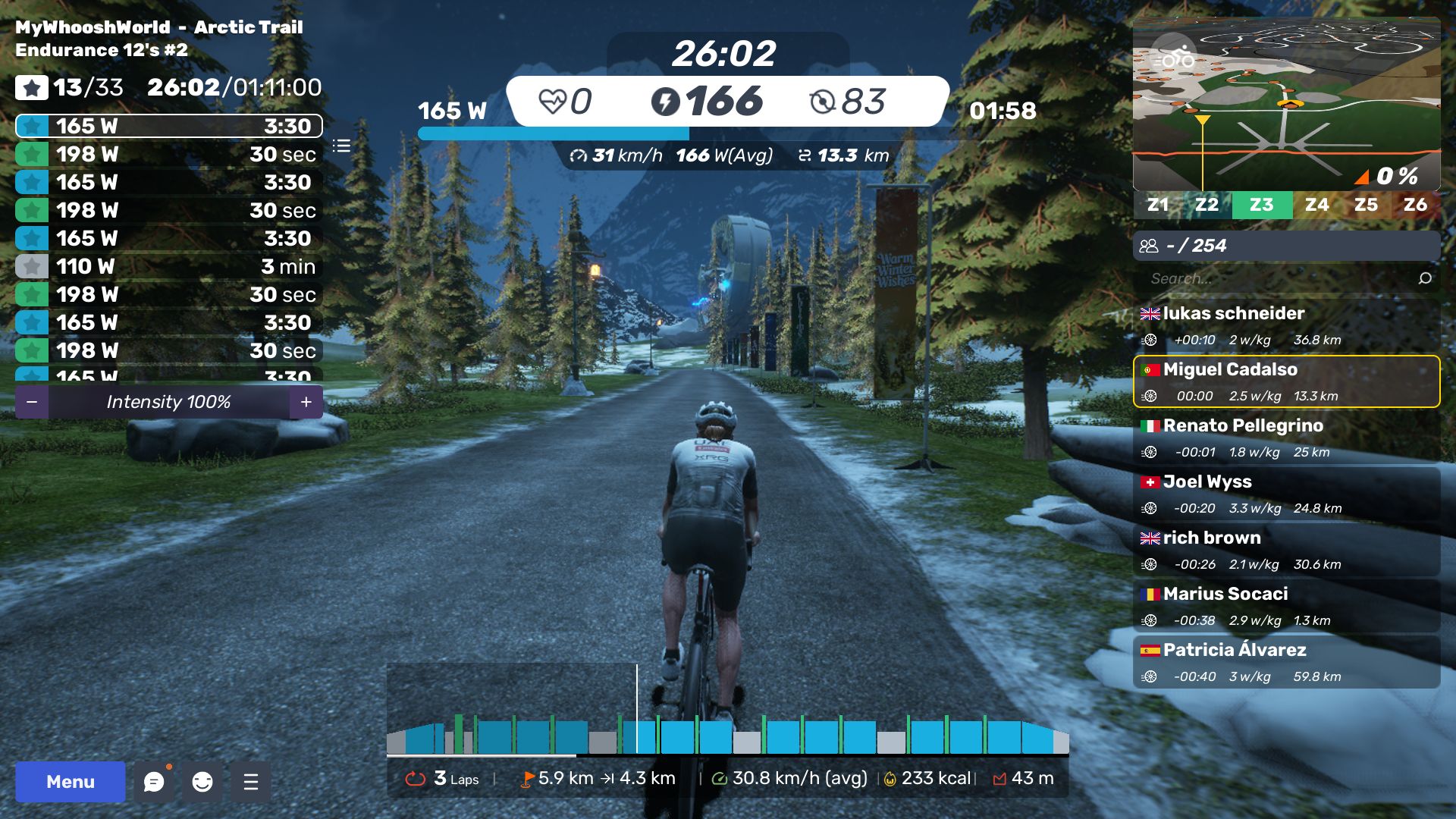Choose Patricia Álvarez in the rider list

pos(1286,662)
